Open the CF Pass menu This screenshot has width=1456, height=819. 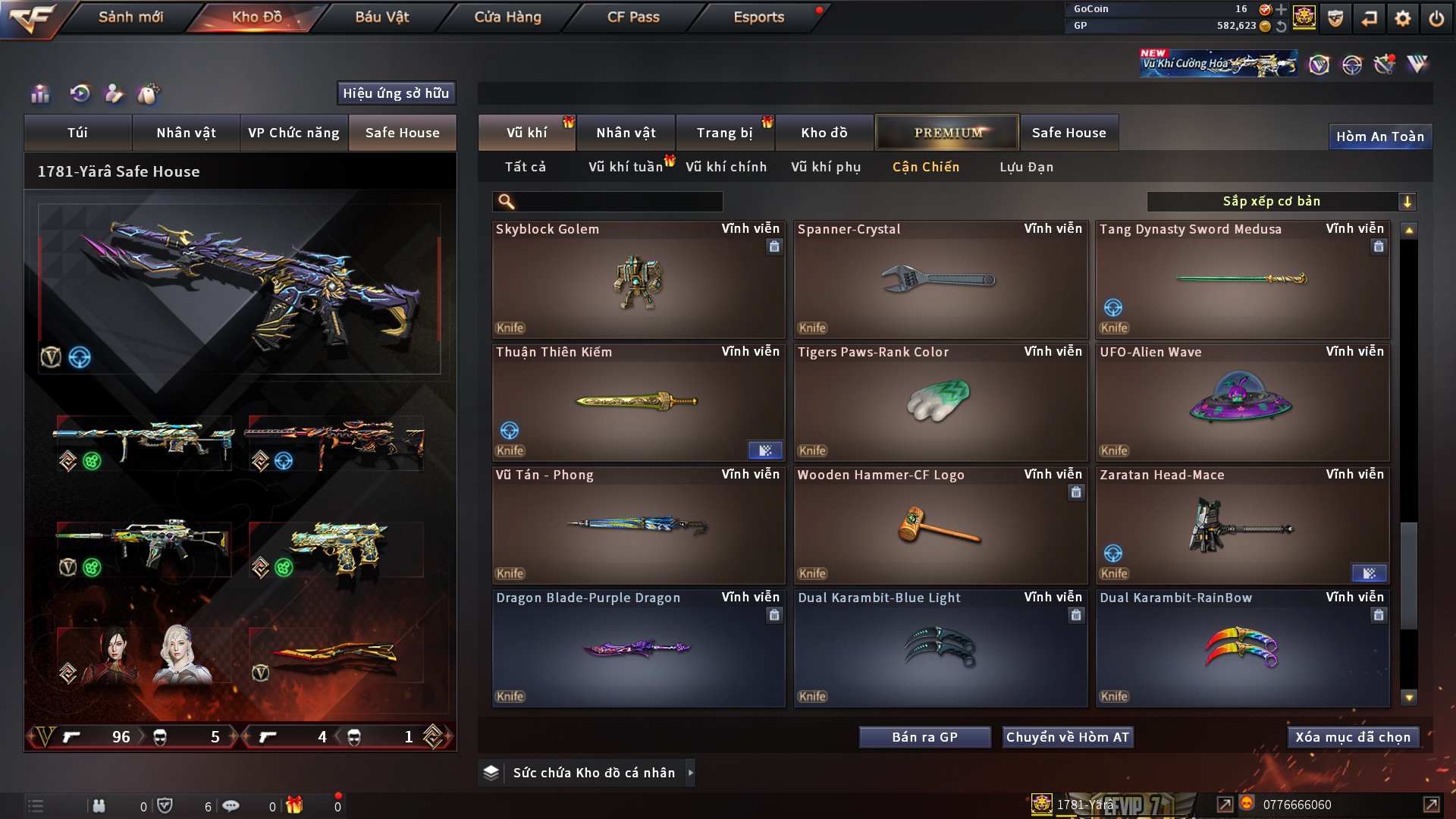633,17
